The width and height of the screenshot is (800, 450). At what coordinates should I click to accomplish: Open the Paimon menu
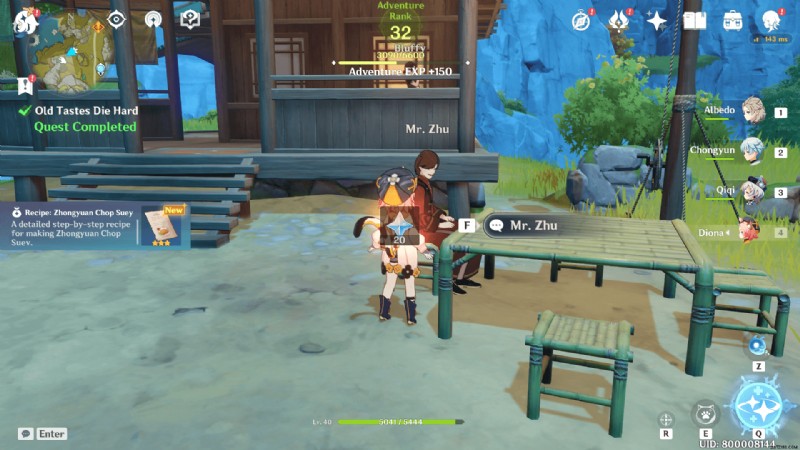coord(24,20)
